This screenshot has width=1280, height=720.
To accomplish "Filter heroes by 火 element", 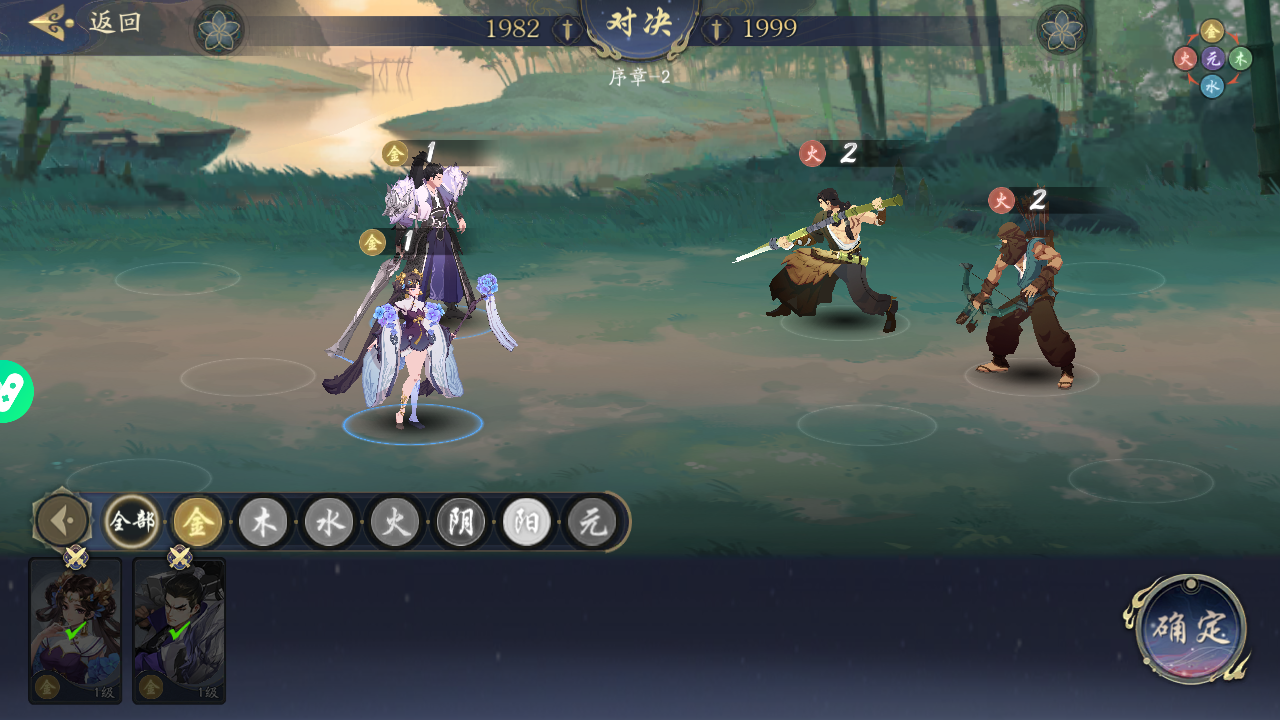I will point(396,522).
